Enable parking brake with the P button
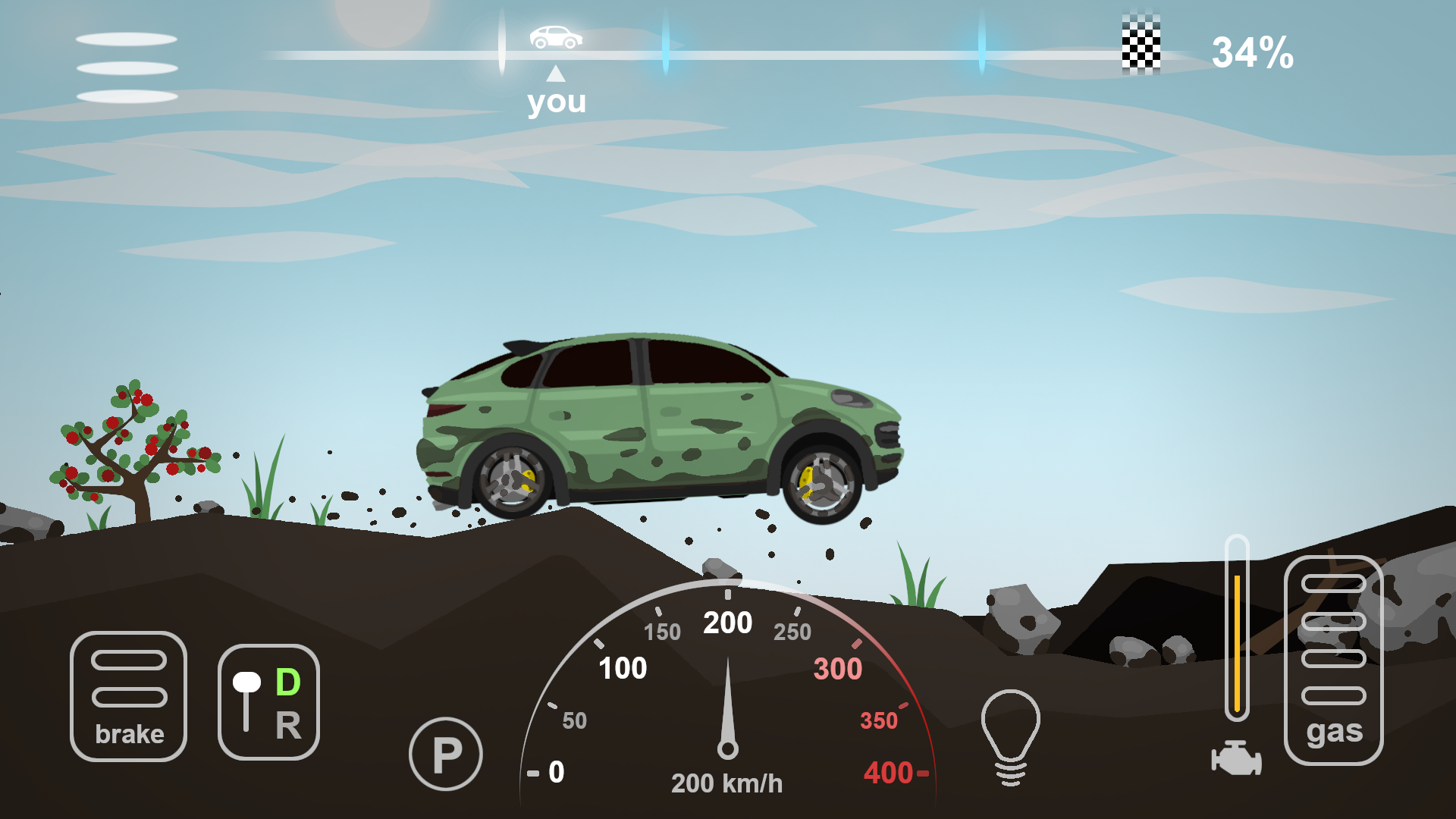Screen dimensions: 1456x819 446,753
